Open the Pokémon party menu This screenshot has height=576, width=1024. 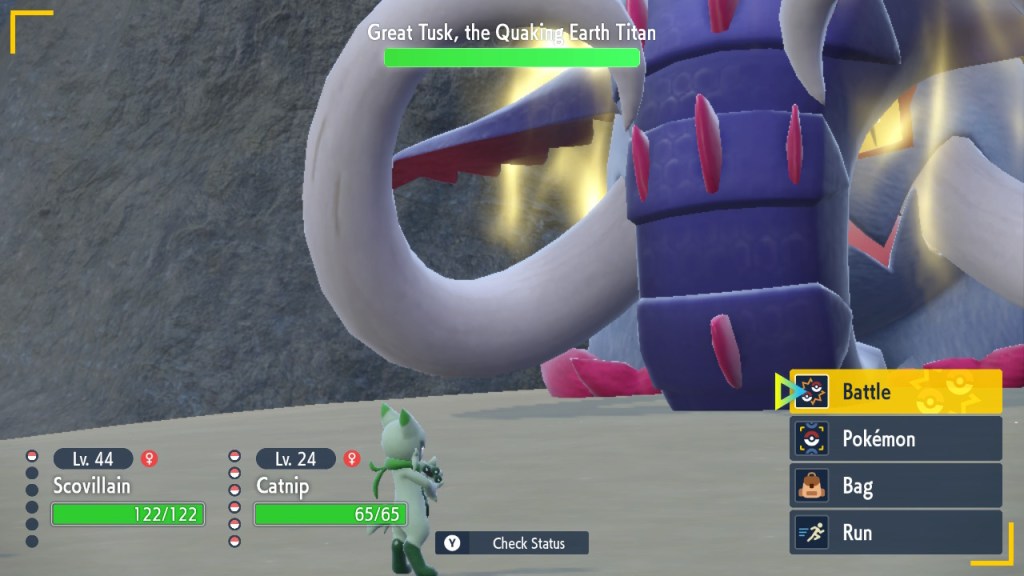[x=895, y=439]
